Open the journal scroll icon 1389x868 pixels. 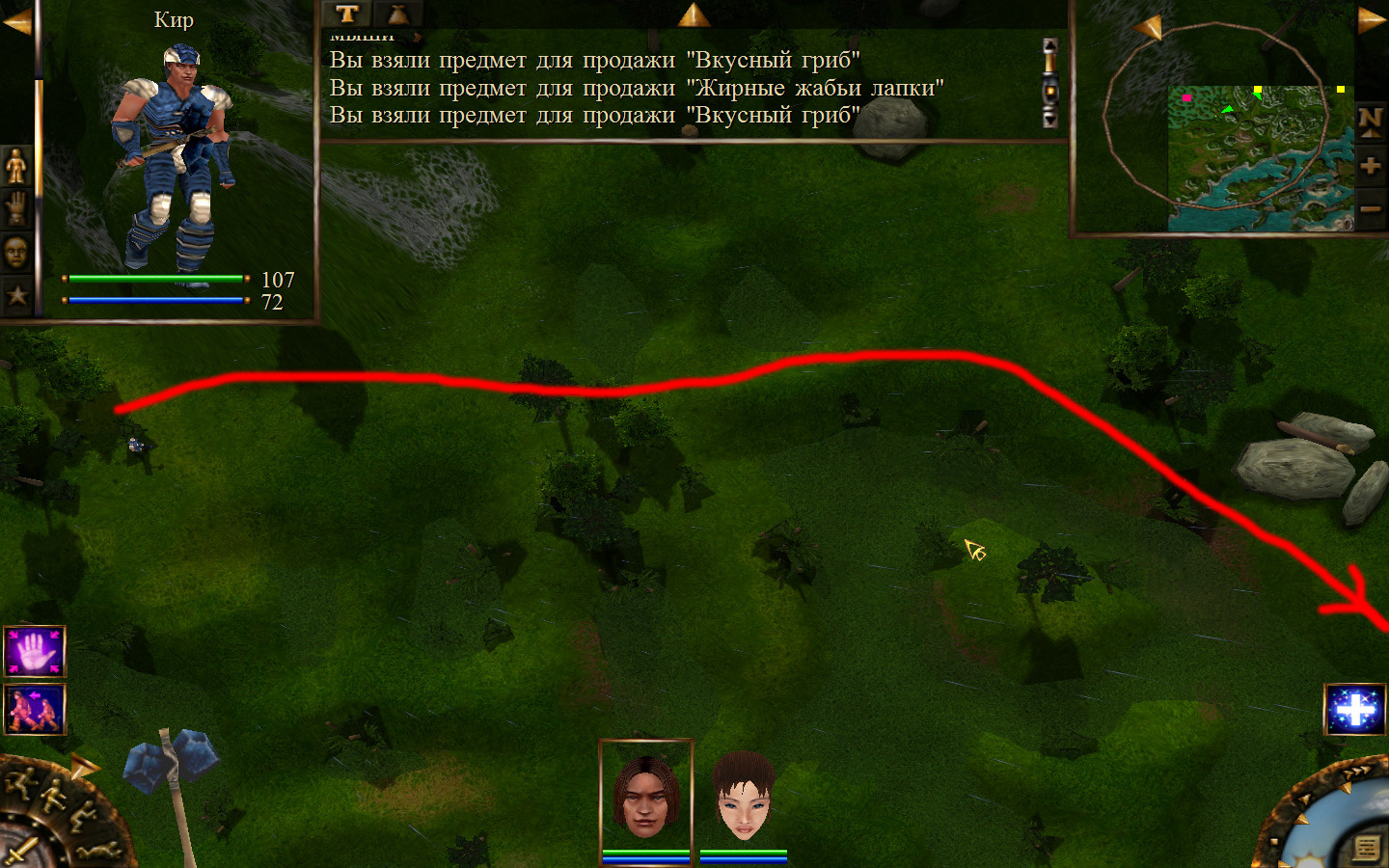(x=1367, y=848)
